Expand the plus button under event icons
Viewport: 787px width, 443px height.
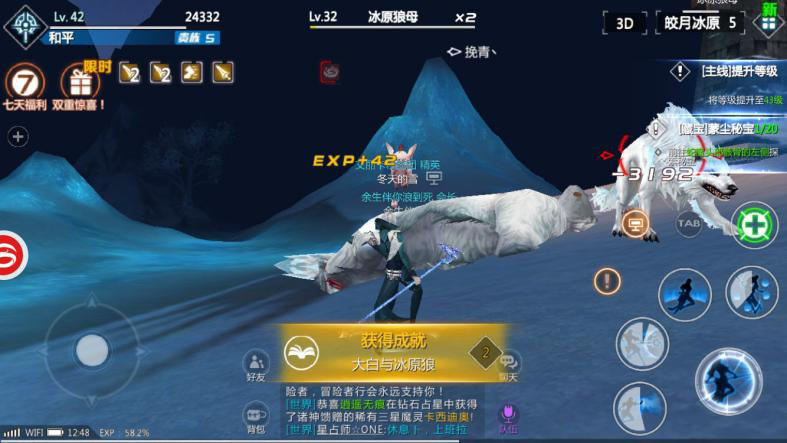(17, 137)
